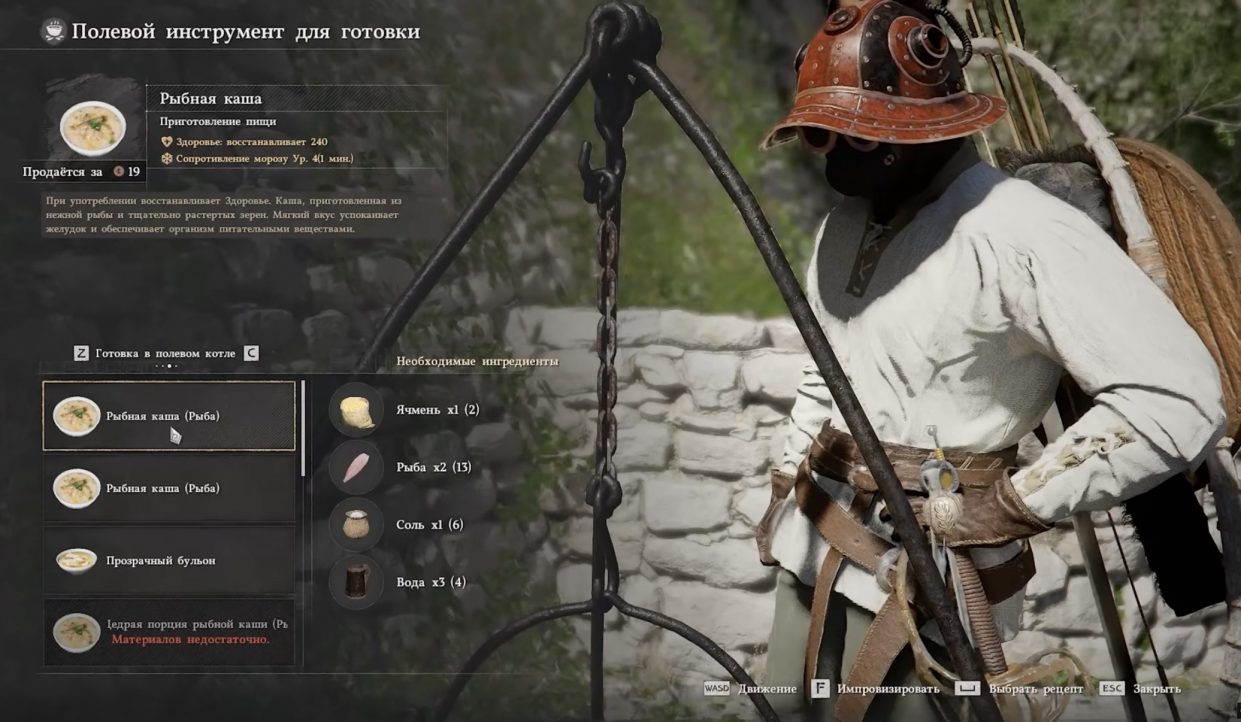
Task: Click the Рыба ingredient icon
Action: (x=356, y=467)
